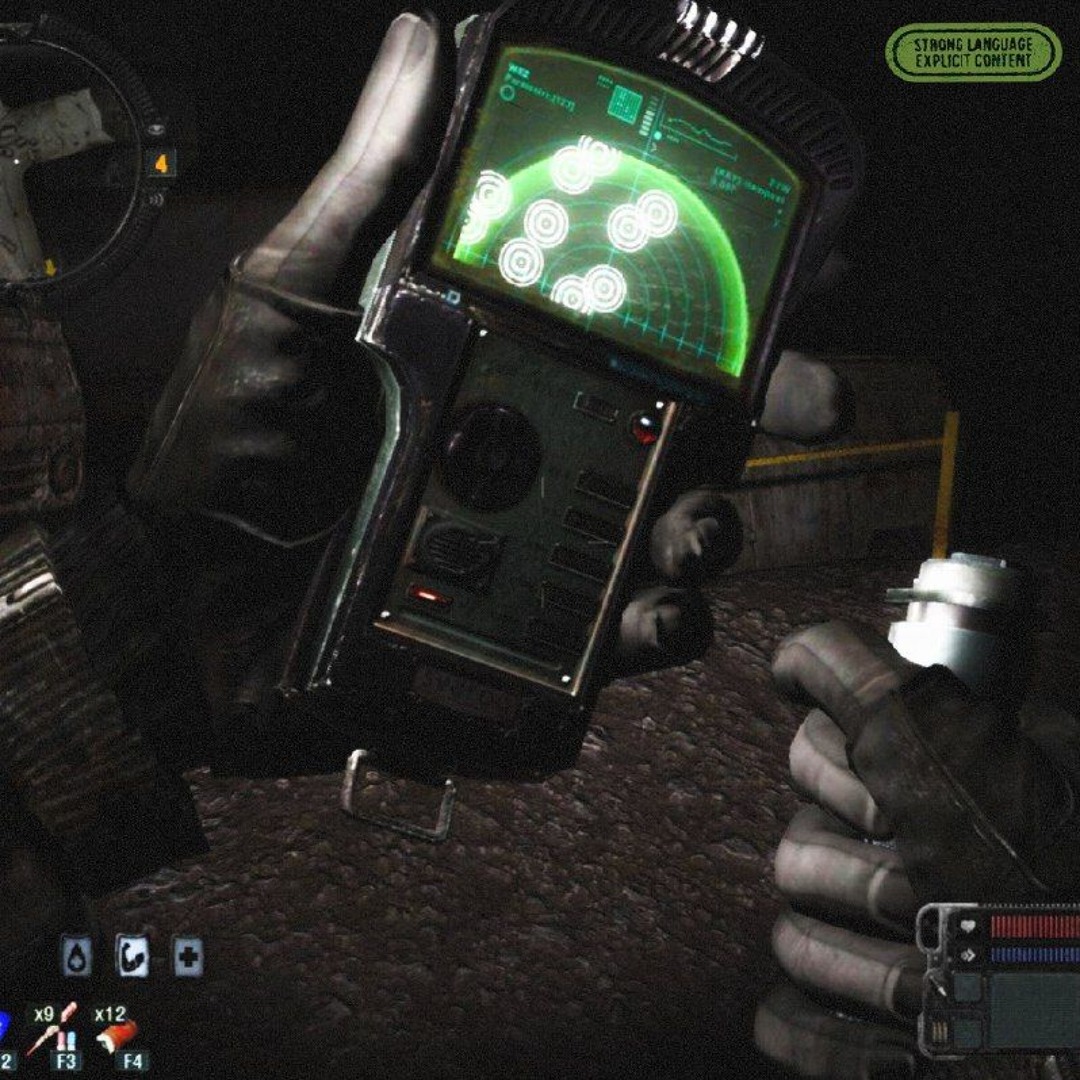Image resolution: width=1080 pixels, height=1080 pixels.
Task: Click the orange number 4 contact counter
Action: coord(160,163)
